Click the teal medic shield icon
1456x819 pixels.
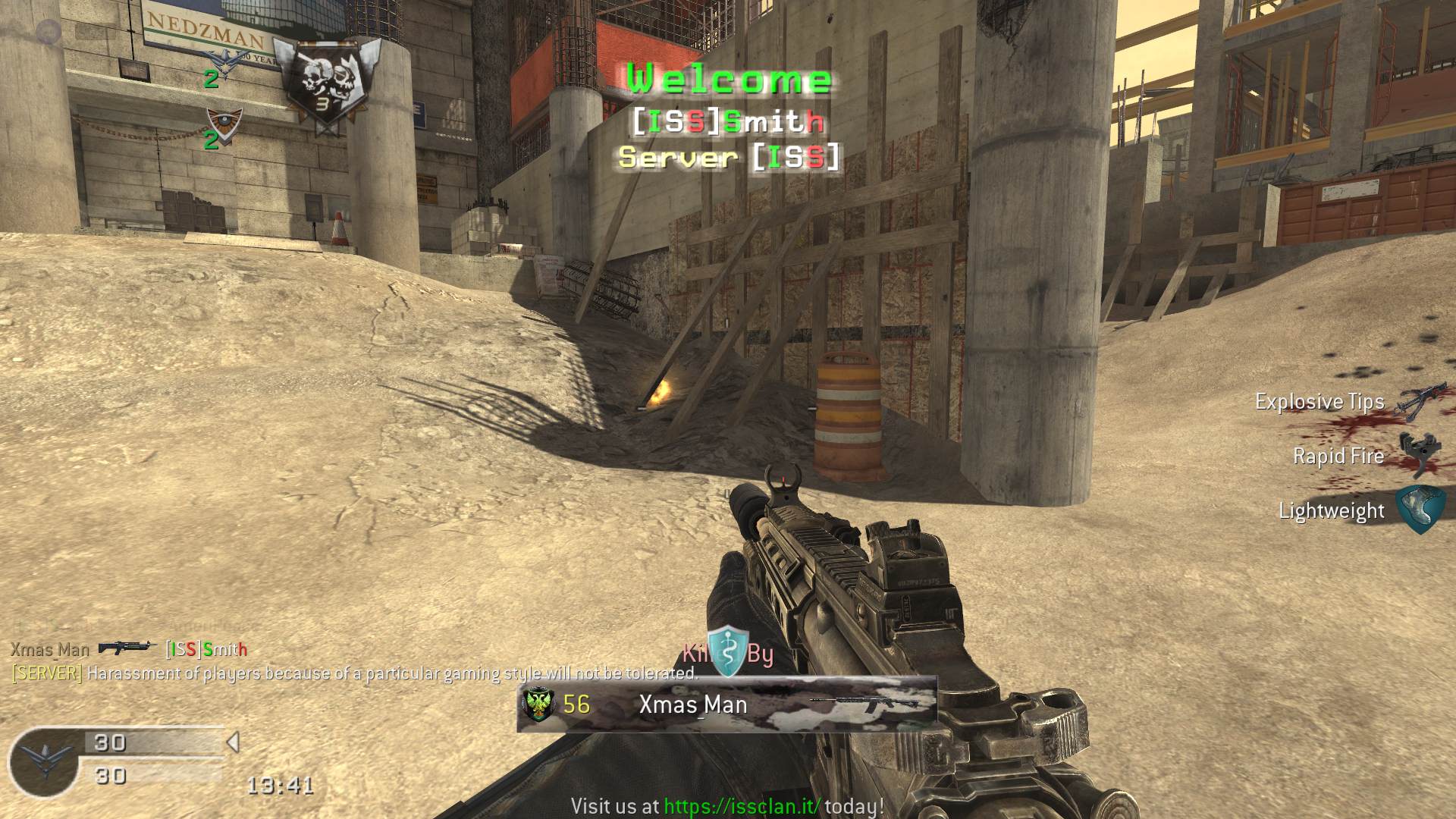(x=728, y=651)
